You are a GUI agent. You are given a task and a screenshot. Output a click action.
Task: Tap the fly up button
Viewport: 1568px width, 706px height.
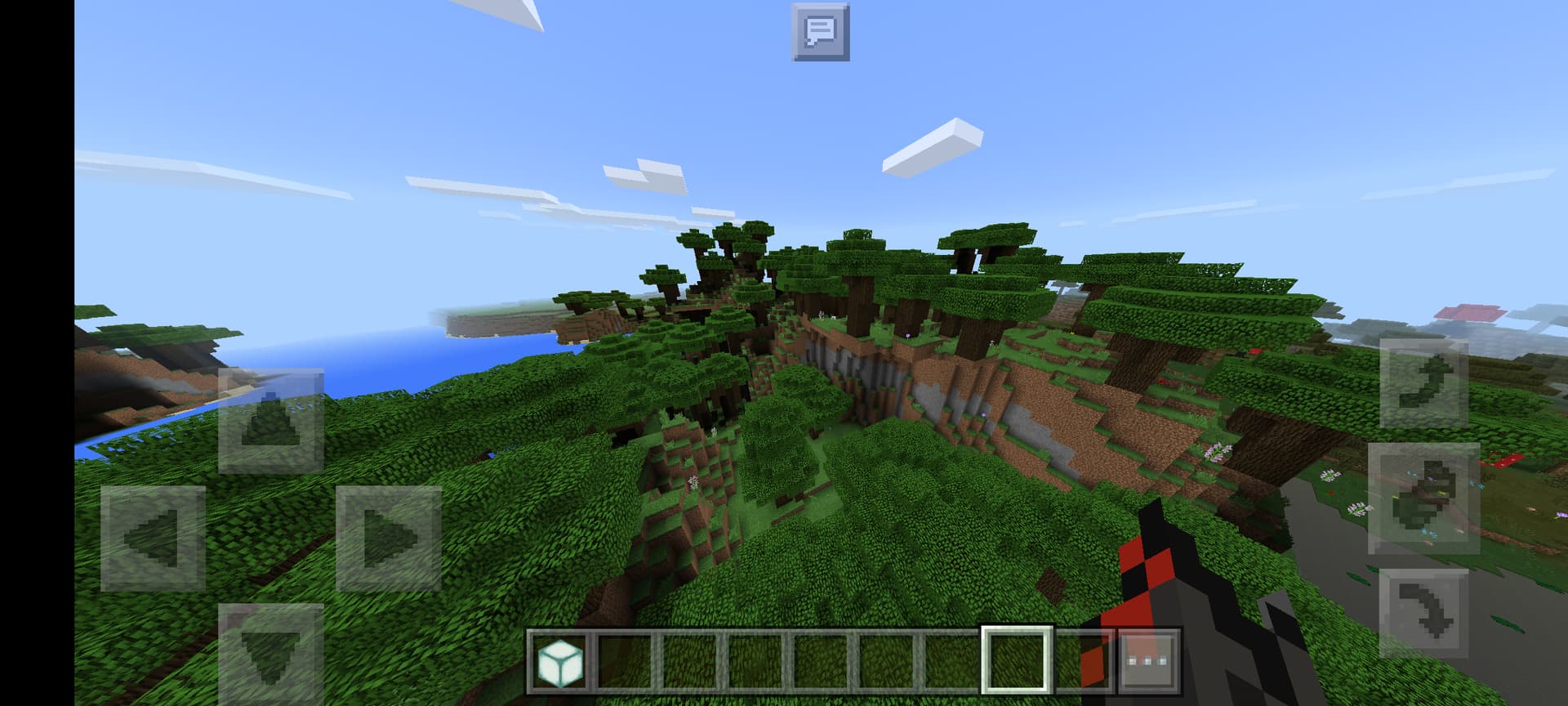[x=1423, y=384]
